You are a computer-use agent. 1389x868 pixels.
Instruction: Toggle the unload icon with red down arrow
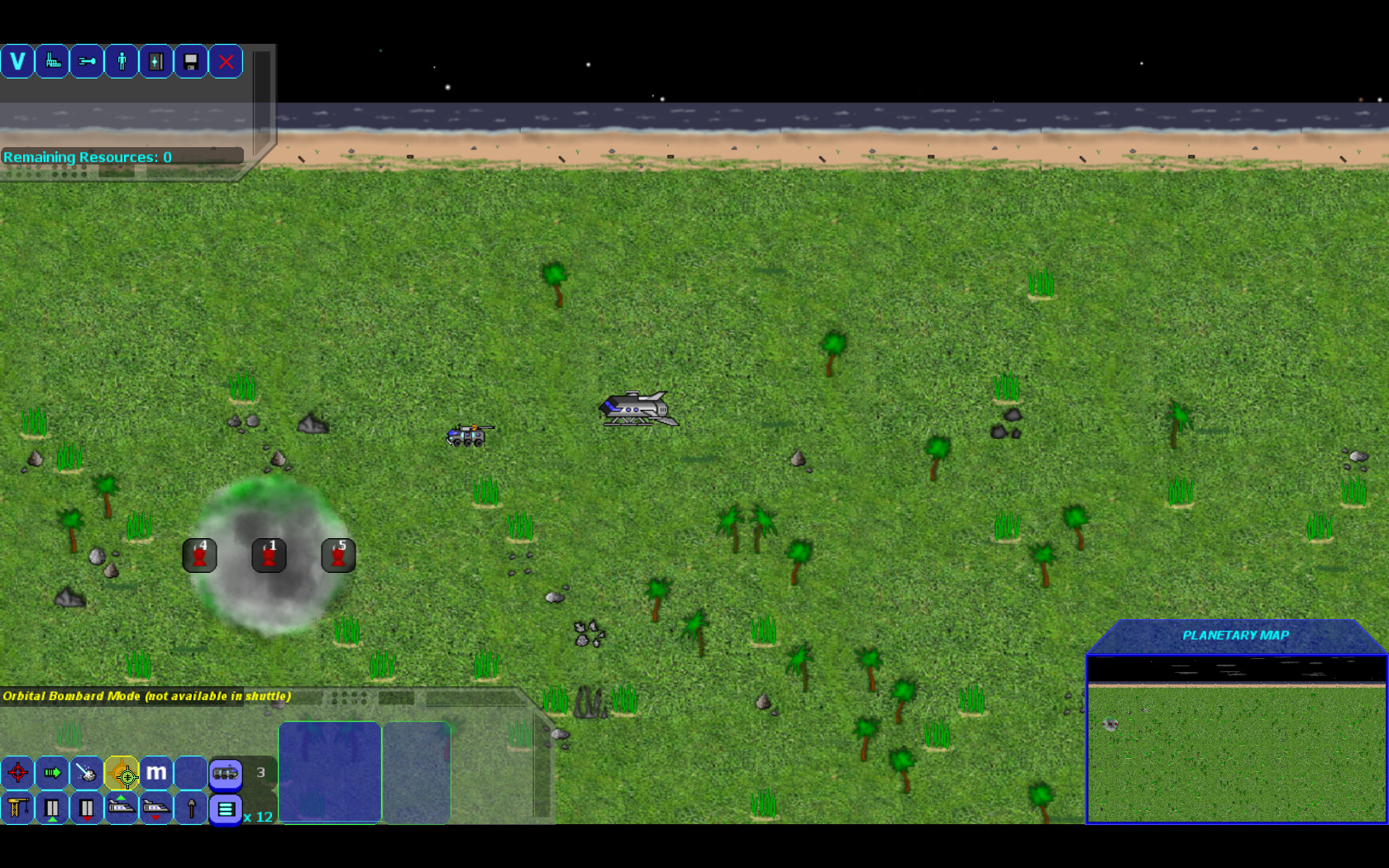pyautogui.click(x=86, y=808)
